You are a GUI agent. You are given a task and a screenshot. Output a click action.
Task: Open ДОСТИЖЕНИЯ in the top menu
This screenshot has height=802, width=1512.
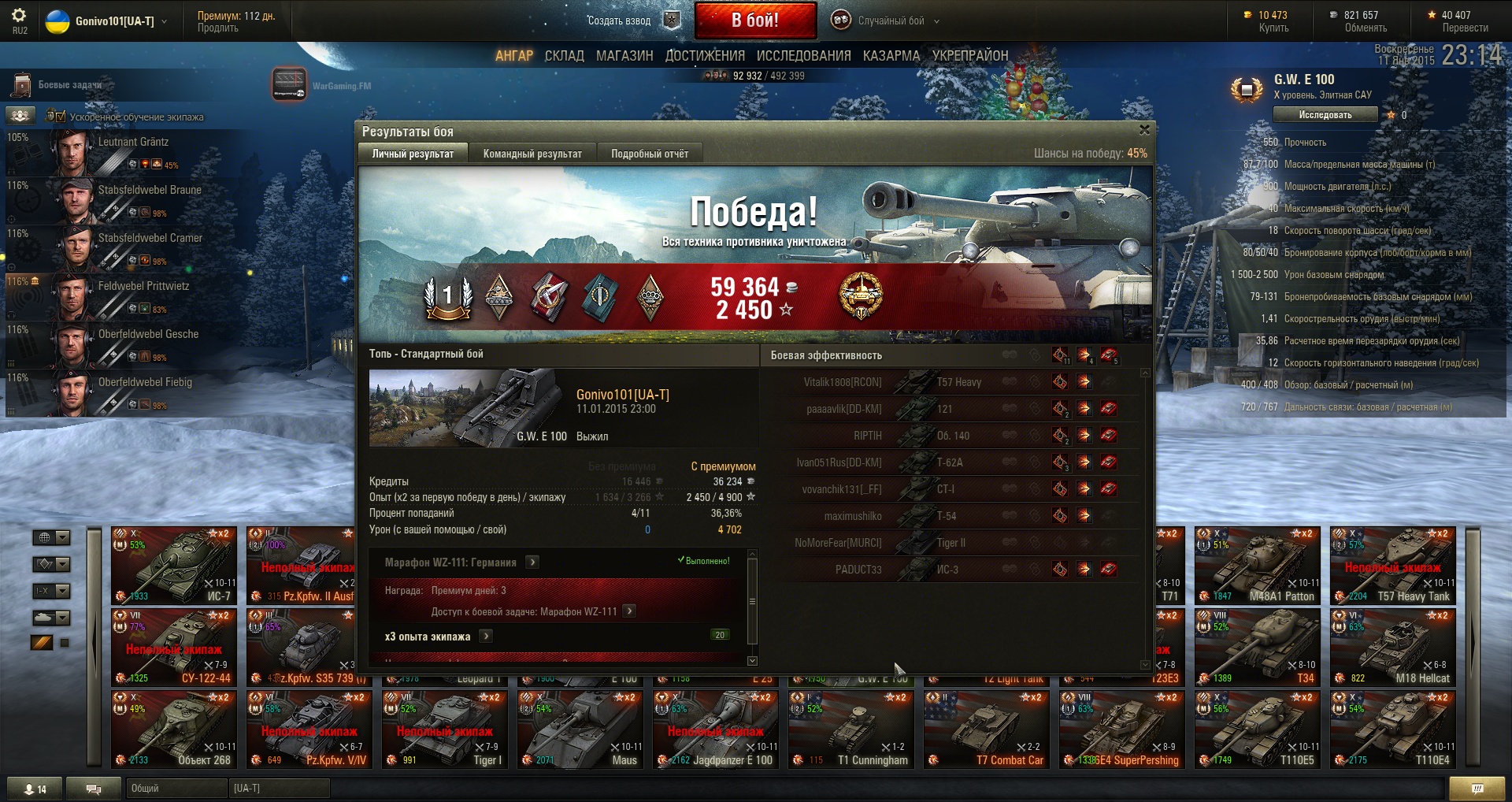(705, 56)
